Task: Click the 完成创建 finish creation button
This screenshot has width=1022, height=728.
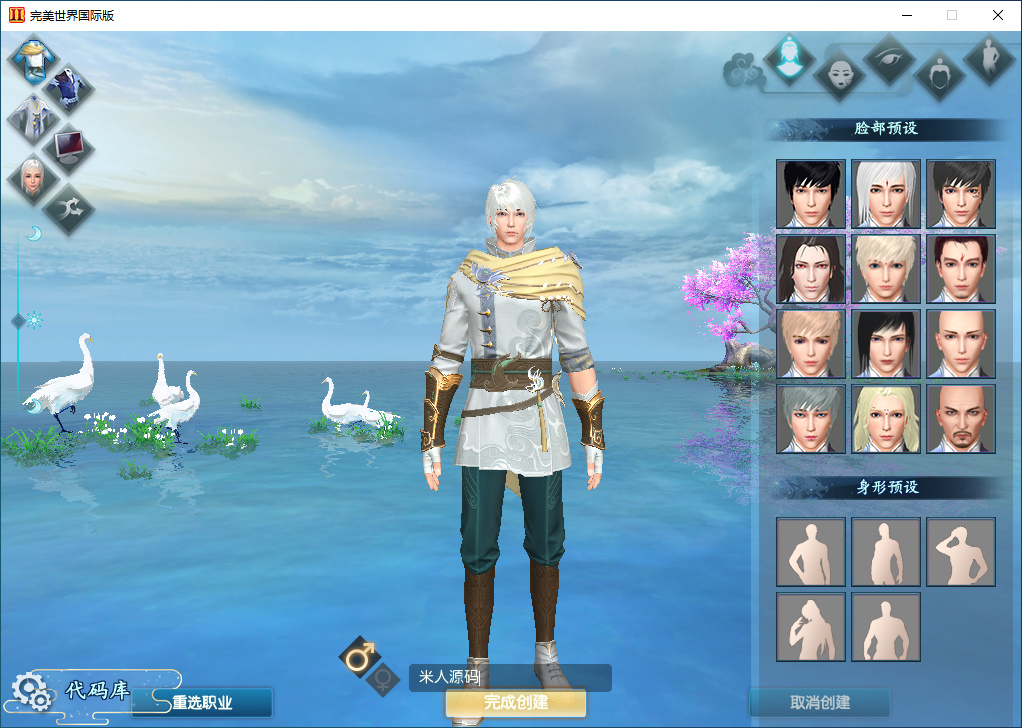Action: coord(515,702)
